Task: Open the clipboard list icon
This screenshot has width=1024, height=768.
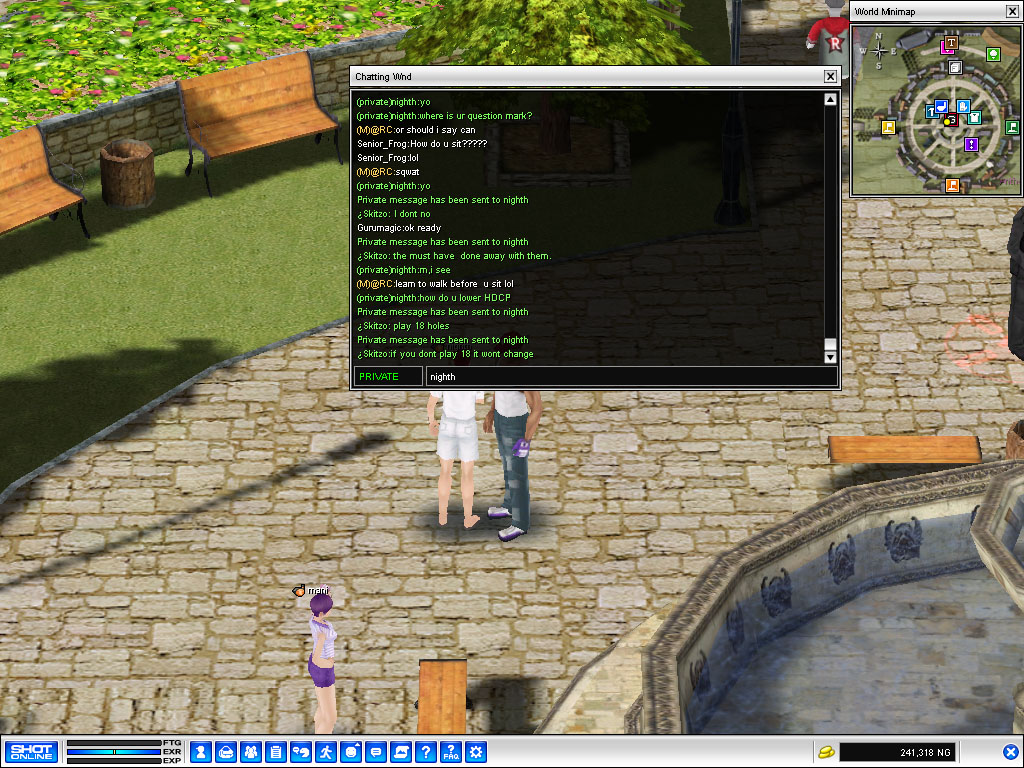Action: (x=276, y=752)
